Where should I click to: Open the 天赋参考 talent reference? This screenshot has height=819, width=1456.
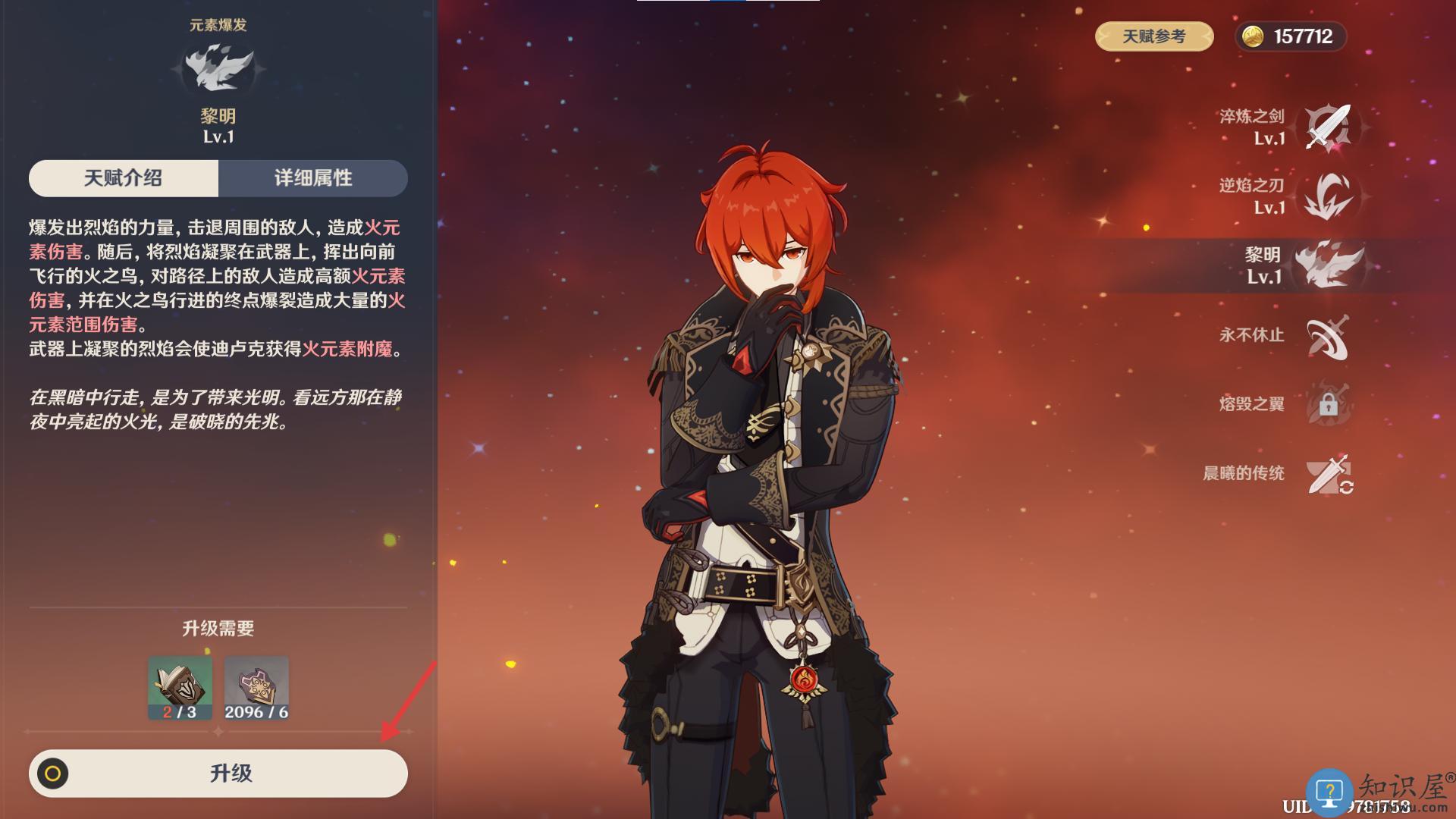1153,36
